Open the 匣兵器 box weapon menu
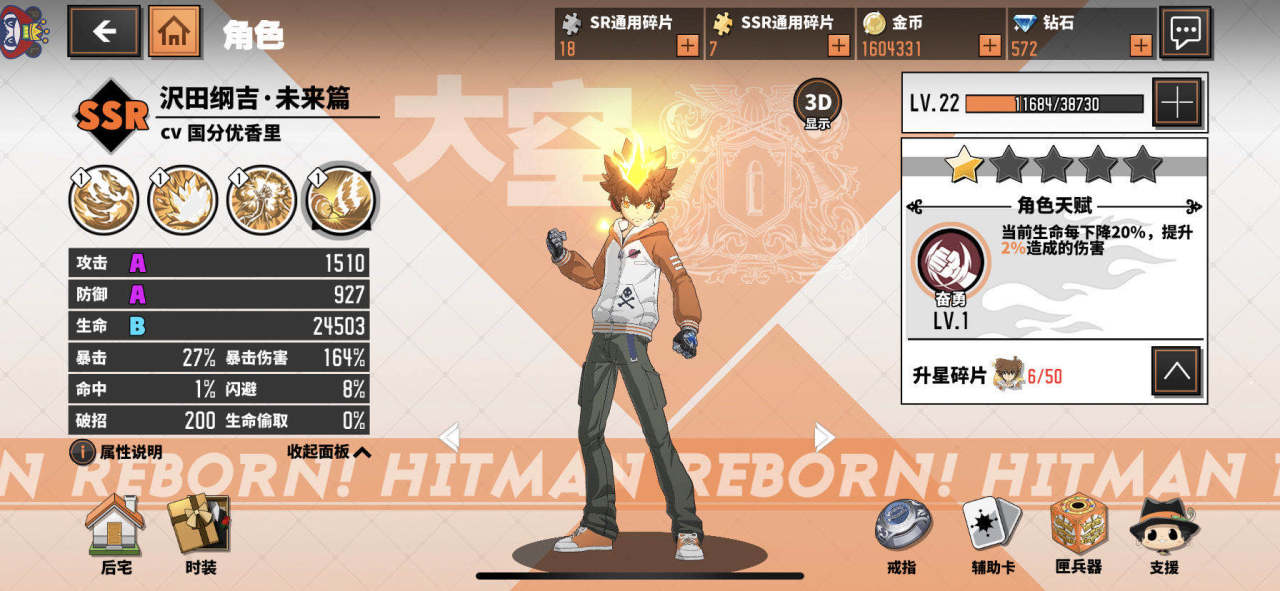The image size is (1280, 591). (x=1078, y=534)
